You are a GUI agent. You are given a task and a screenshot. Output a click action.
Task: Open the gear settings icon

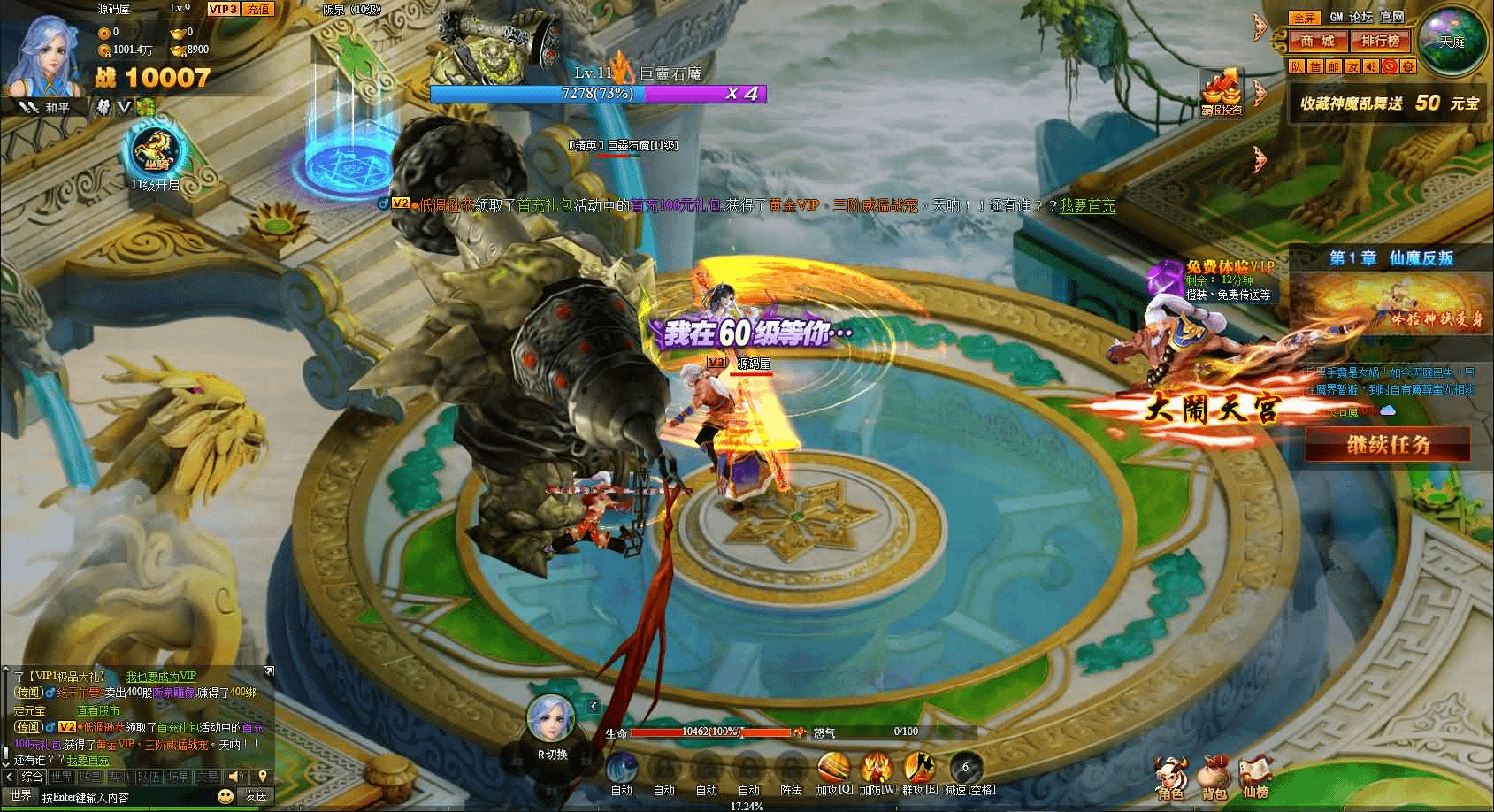[x=1408, y=66]
